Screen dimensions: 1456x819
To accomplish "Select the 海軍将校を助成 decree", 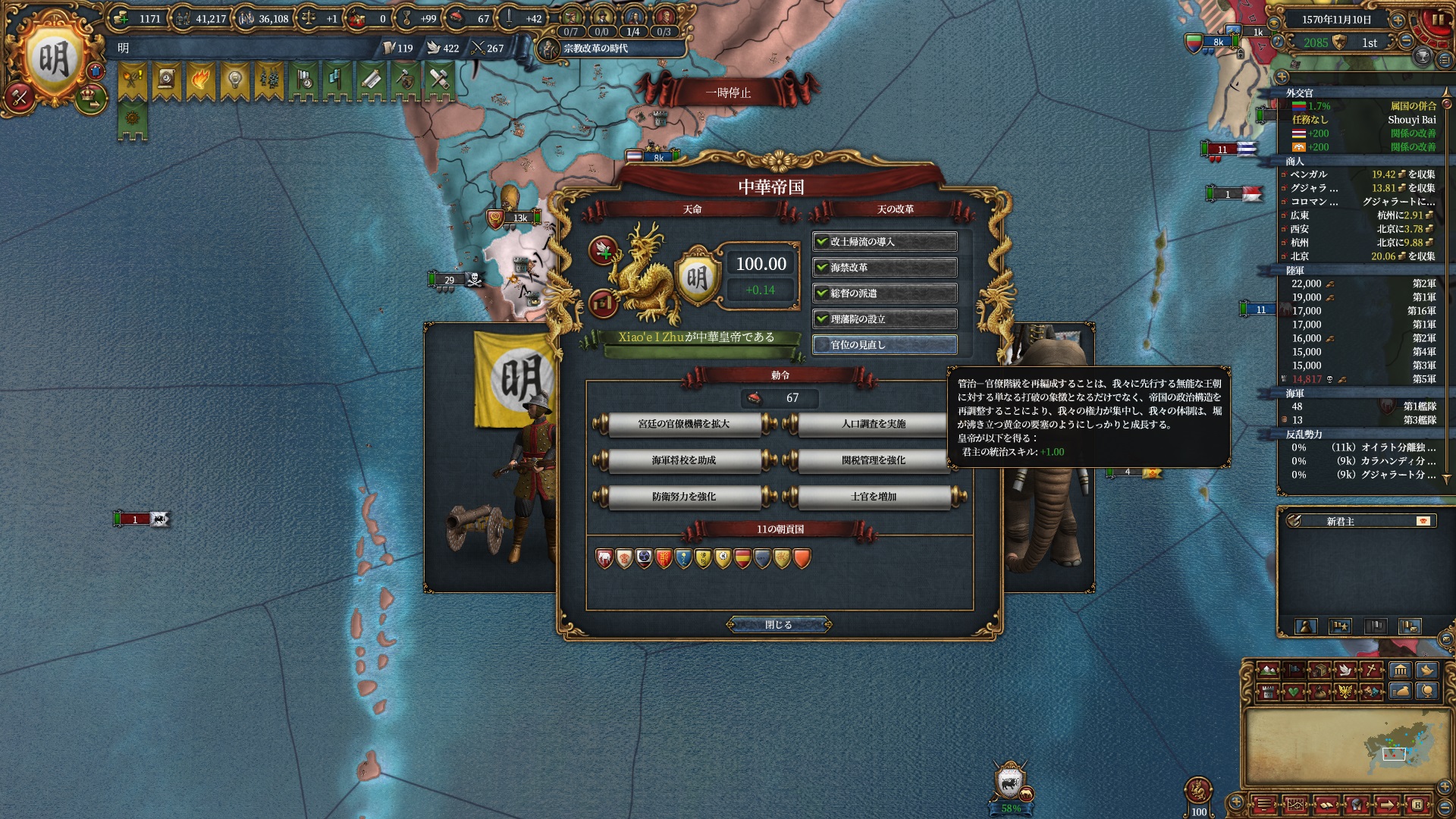I will 684,460.
